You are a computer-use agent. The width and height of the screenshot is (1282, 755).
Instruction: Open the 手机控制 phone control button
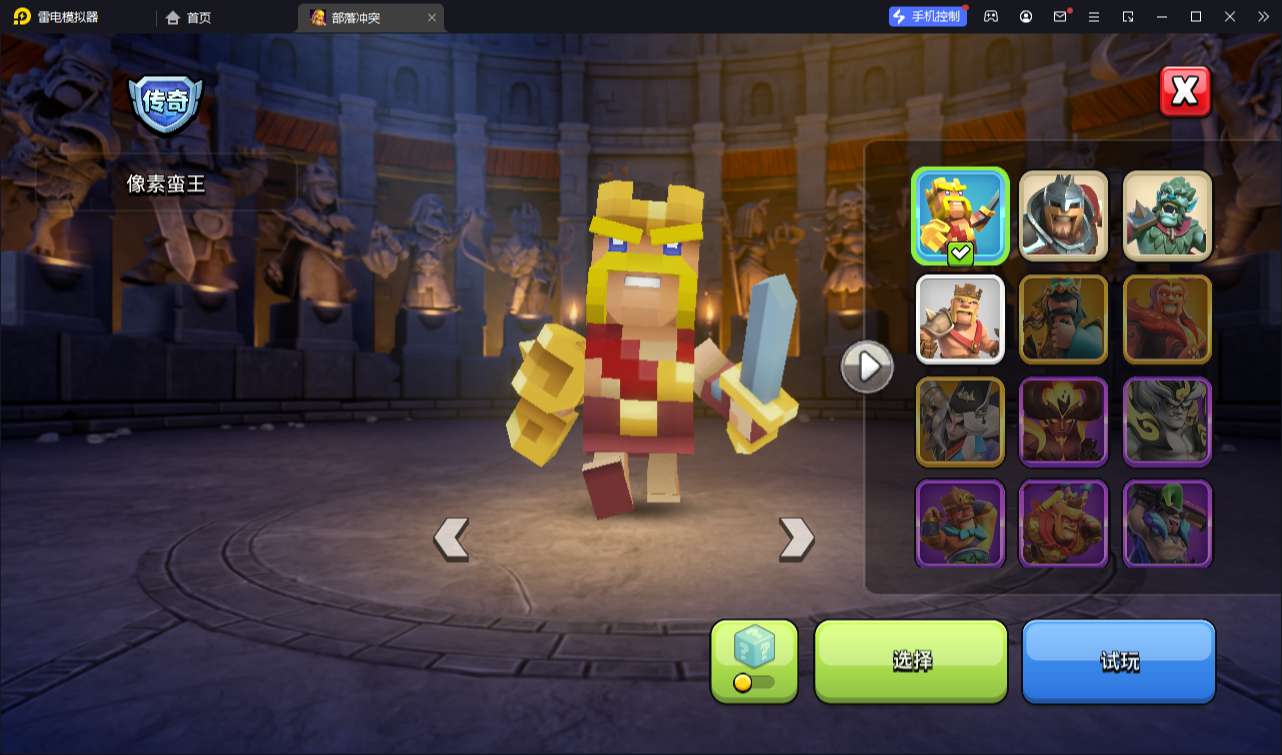928,17
